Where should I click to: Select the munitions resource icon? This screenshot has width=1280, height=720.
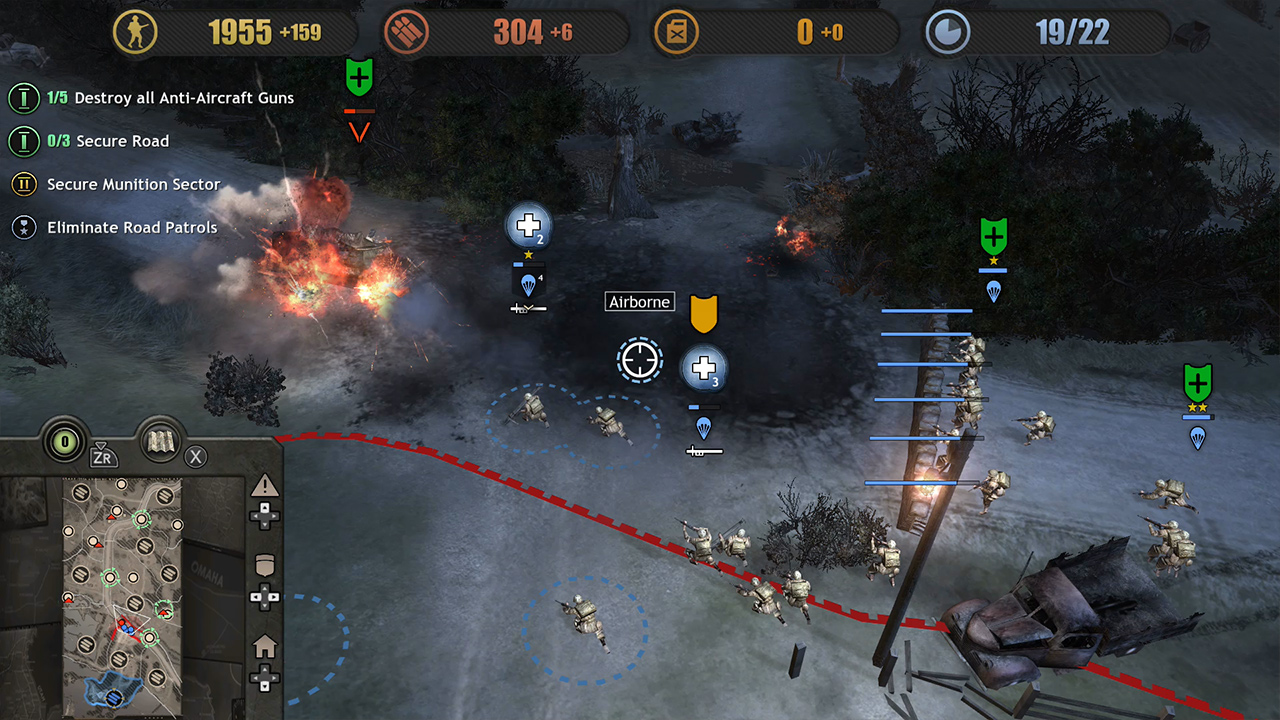[406, 31]
